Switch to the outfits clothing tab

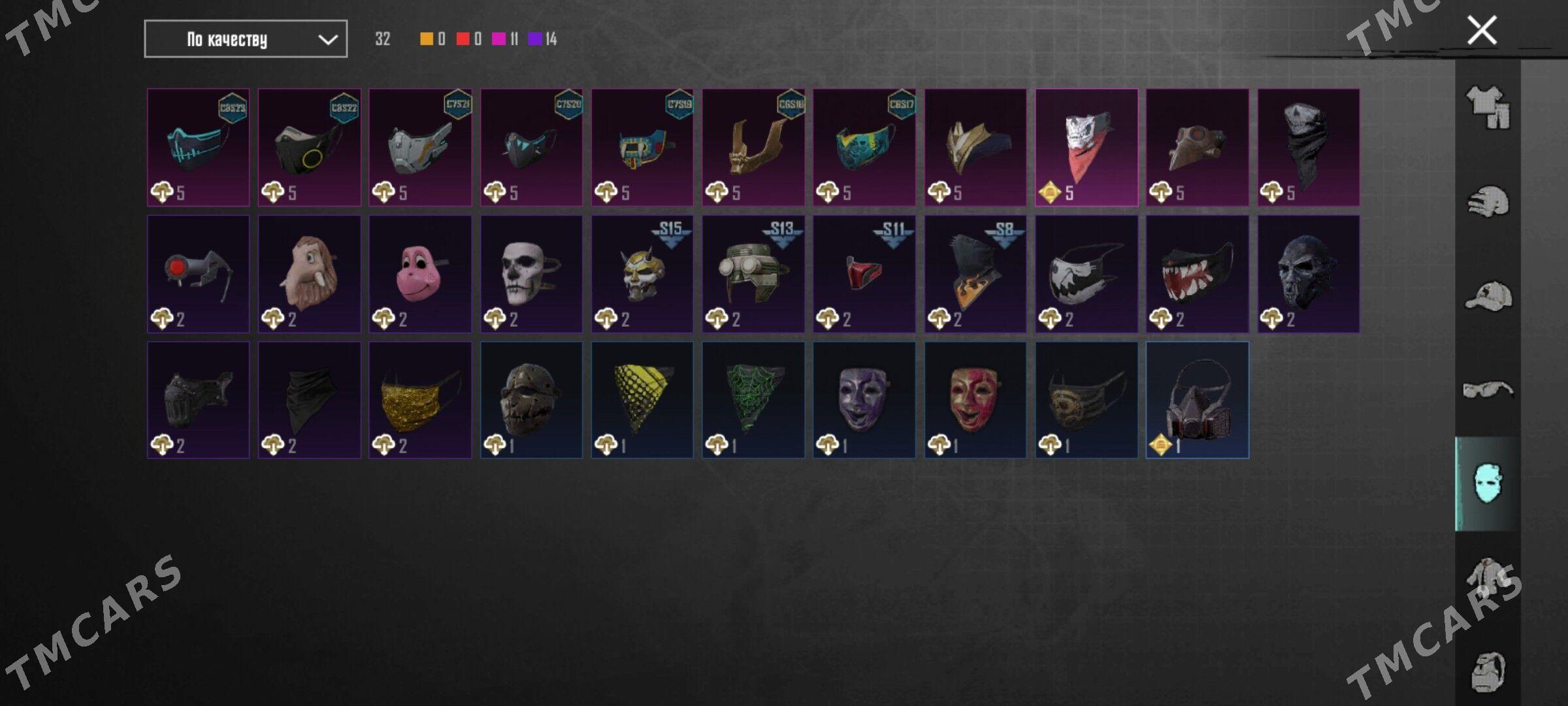1488,107
